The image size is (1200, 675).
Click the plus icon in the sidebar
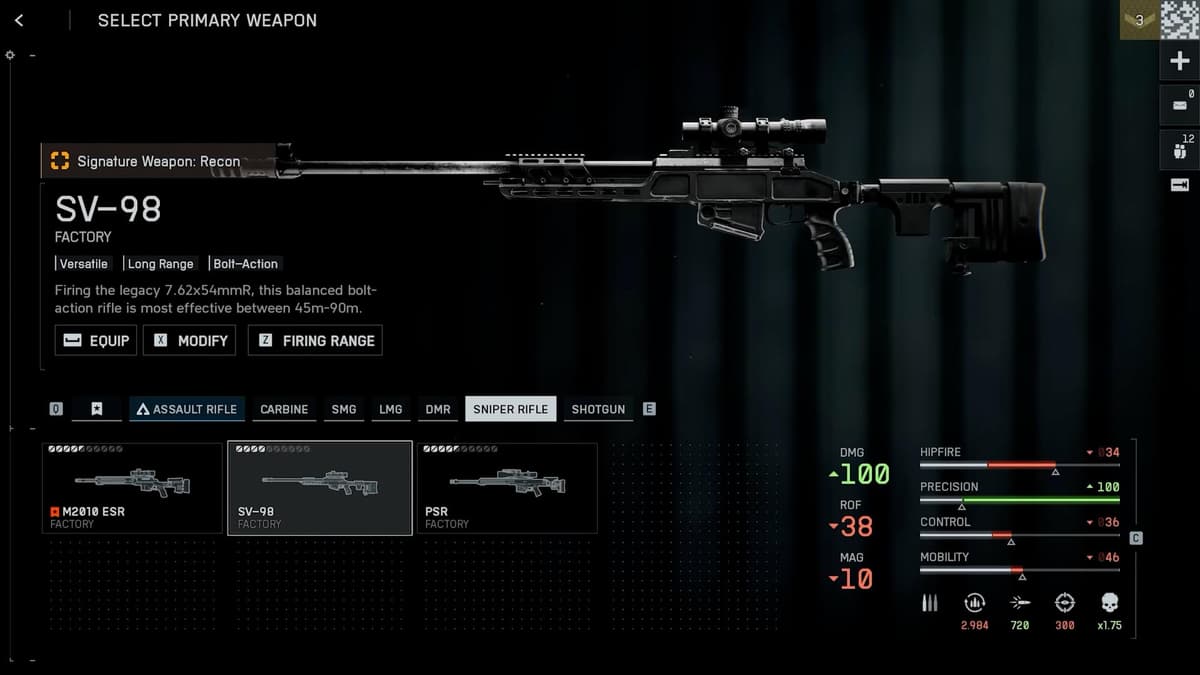(1179, 62)
